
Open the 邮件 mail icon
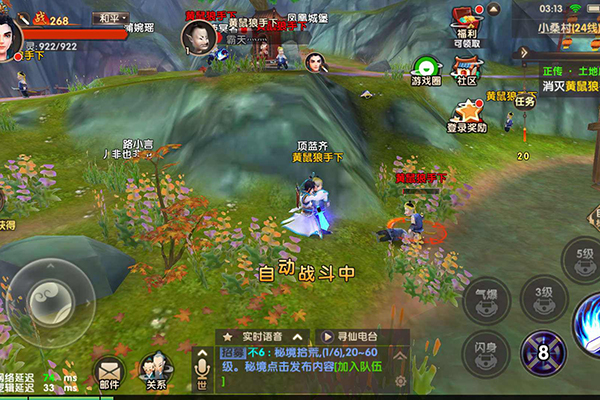[x=109, y=371]
